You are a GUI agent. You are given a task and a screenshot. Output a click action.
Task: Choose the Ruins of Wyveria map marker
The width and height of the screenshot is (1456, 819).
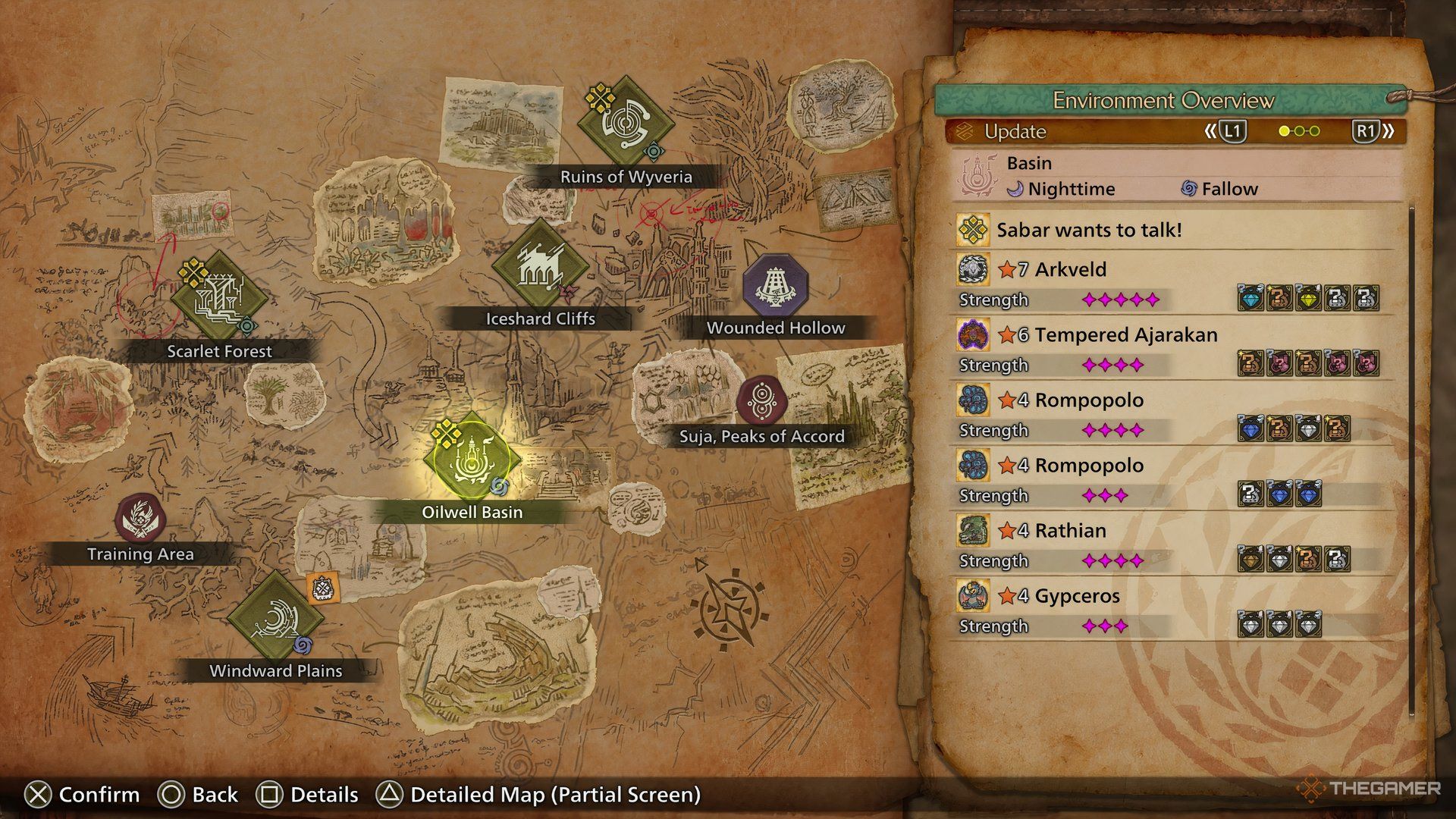tap(625, 123)
